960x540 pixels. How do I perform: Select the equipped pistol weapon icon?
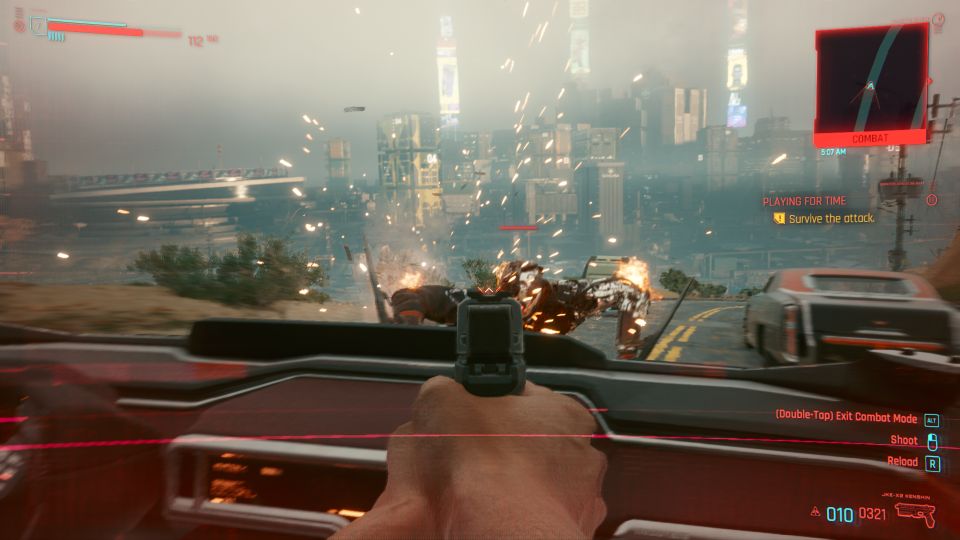[x=914, y=514]
